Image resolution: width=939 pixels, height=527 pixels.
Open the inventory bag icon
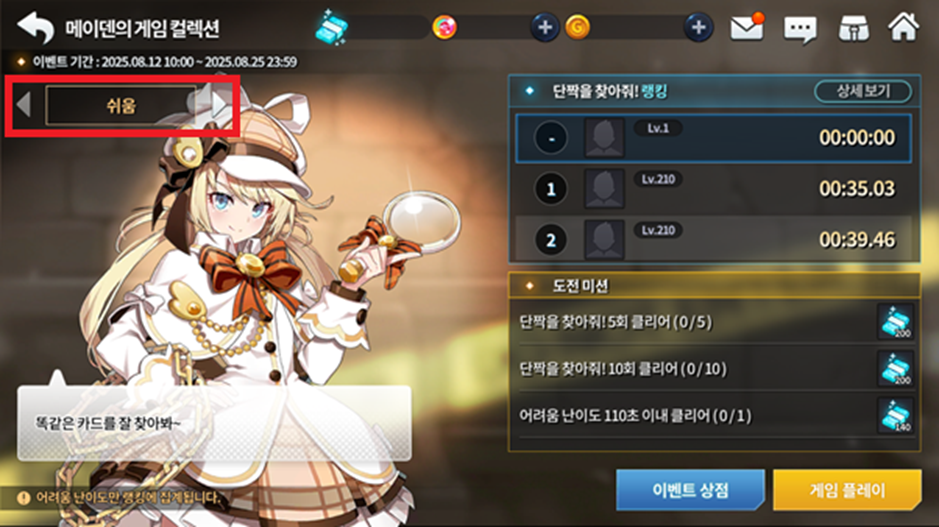point(851,27)
